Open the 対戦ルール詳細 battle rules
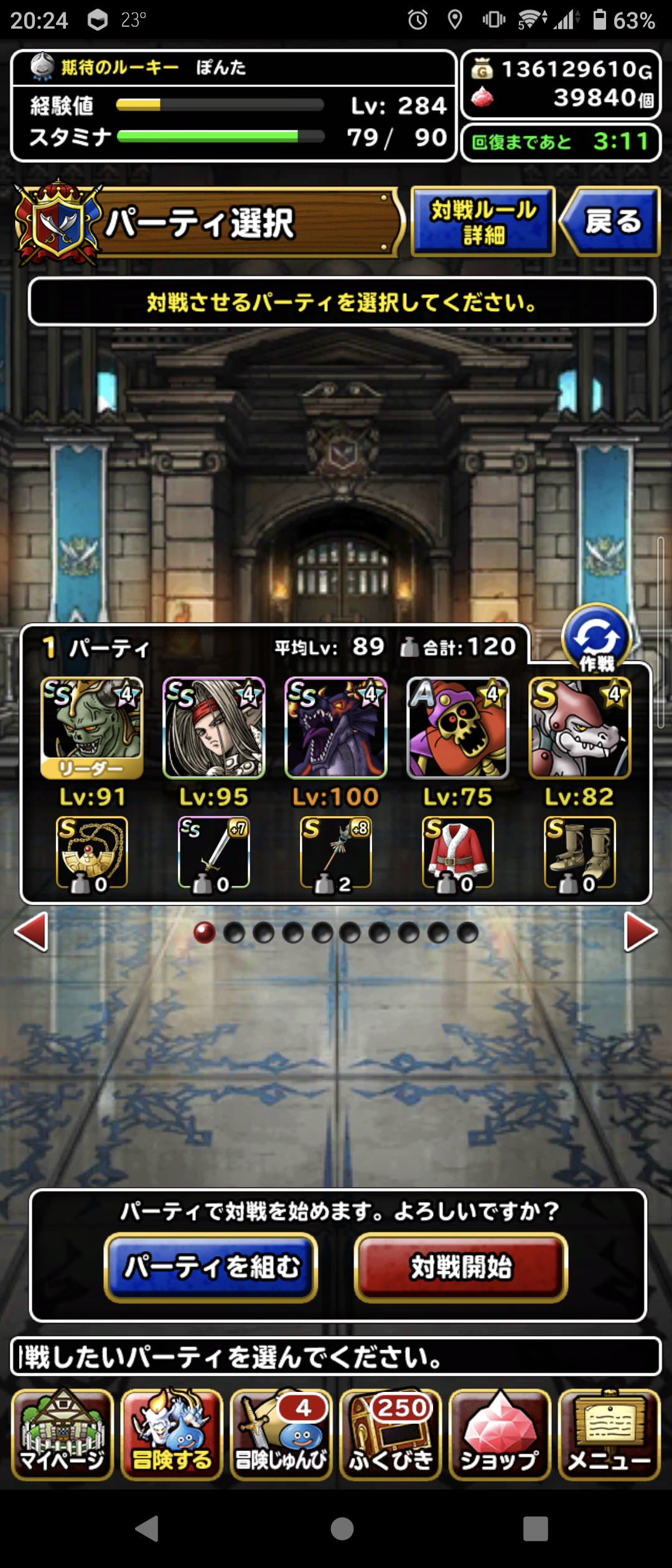 tap(483, 222)
